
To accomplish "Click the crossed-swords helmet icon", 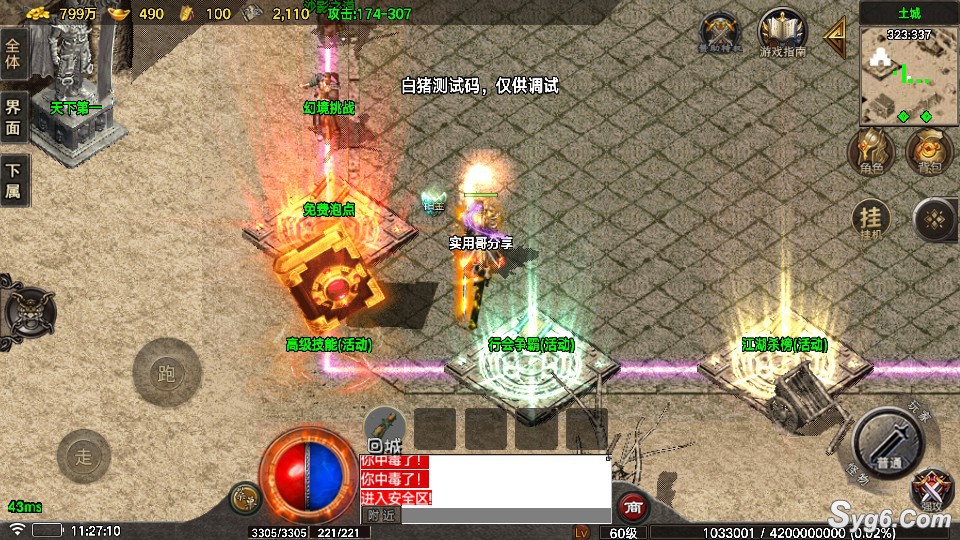I will tap(721, 33).
